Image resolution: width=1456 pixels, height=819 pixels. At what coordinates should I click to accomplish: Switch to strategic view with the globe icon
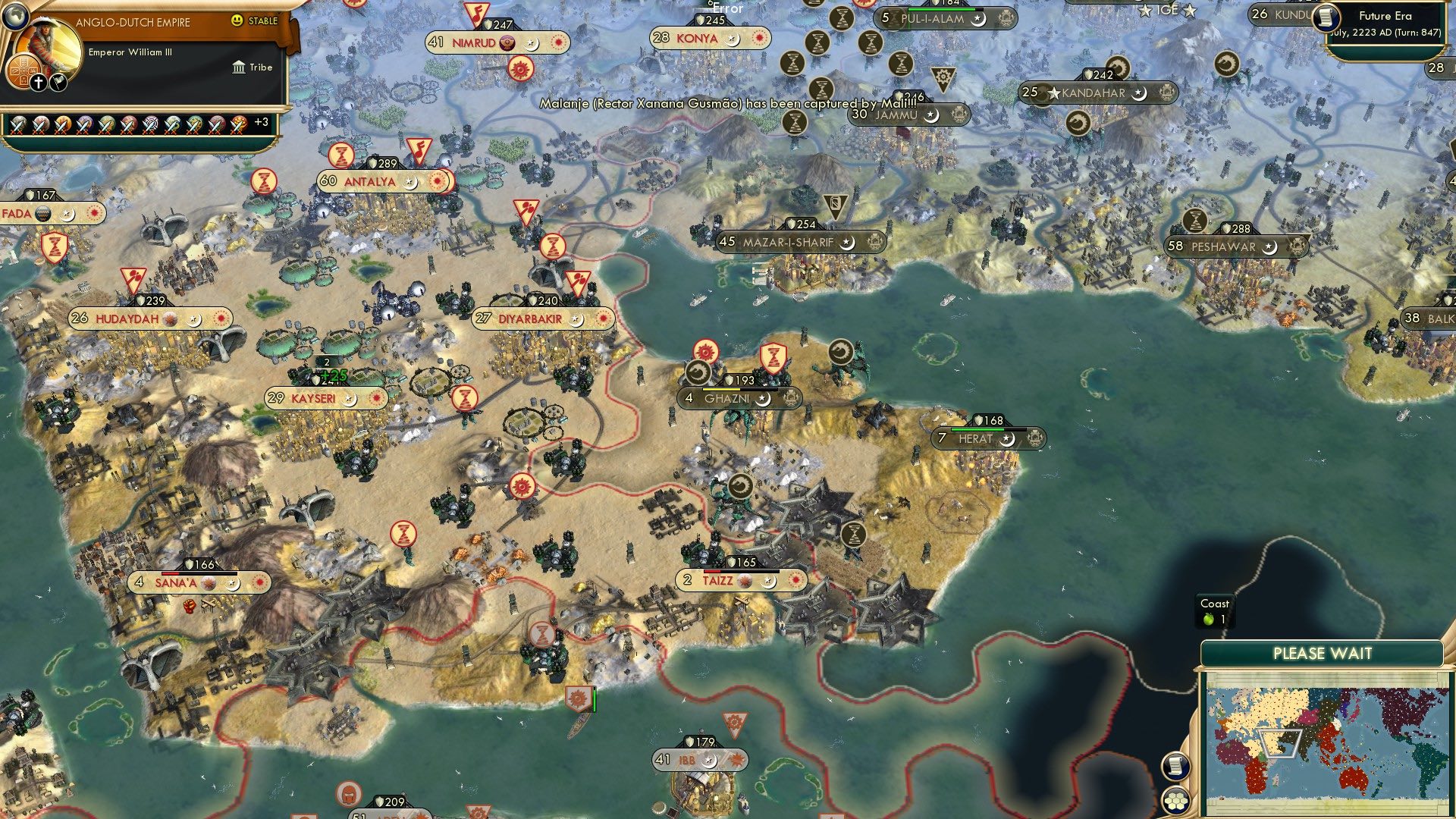pyautogui.click(x=15, y=15)
